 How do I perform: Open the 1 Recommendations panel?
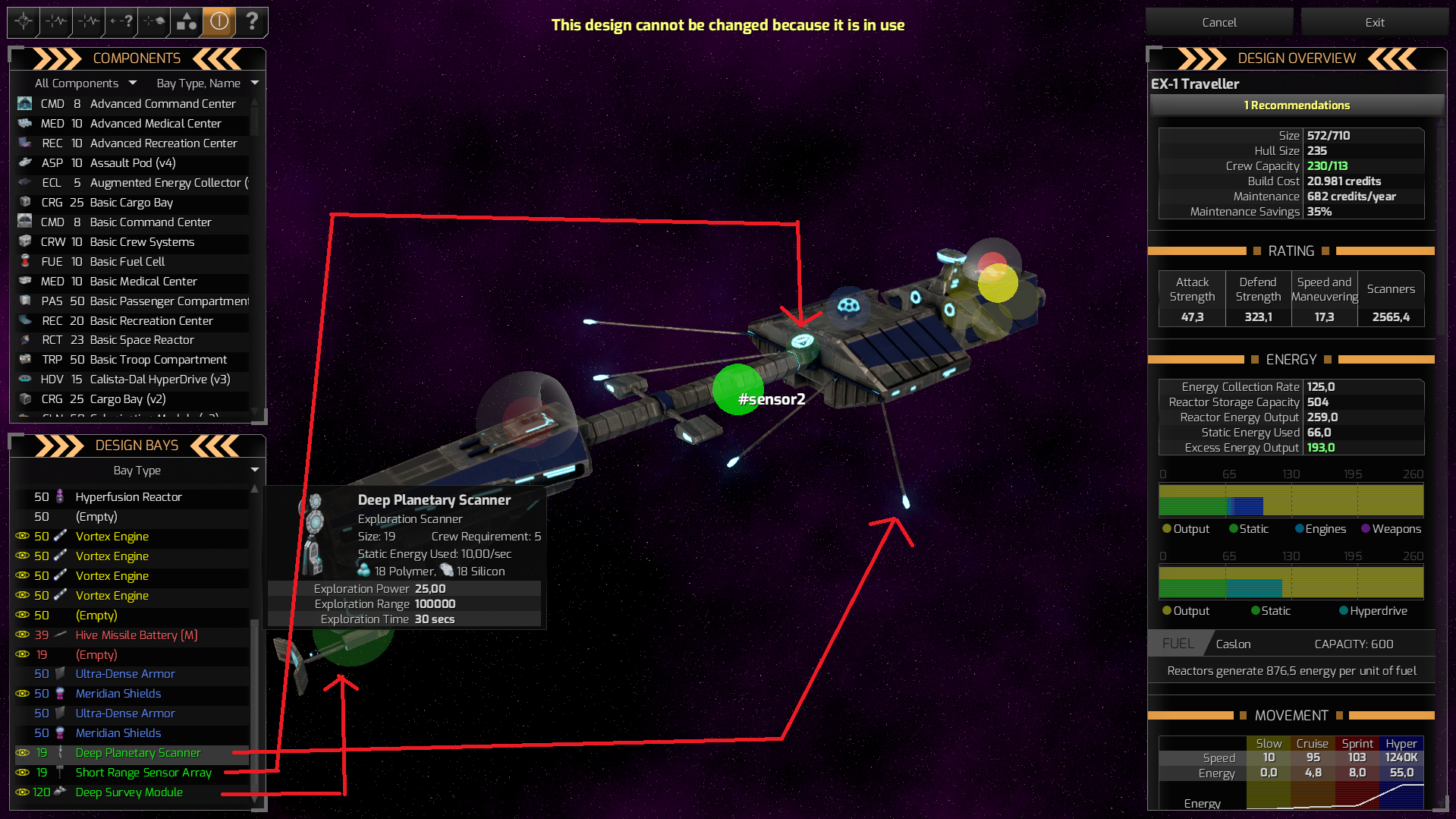[1296, 105]
